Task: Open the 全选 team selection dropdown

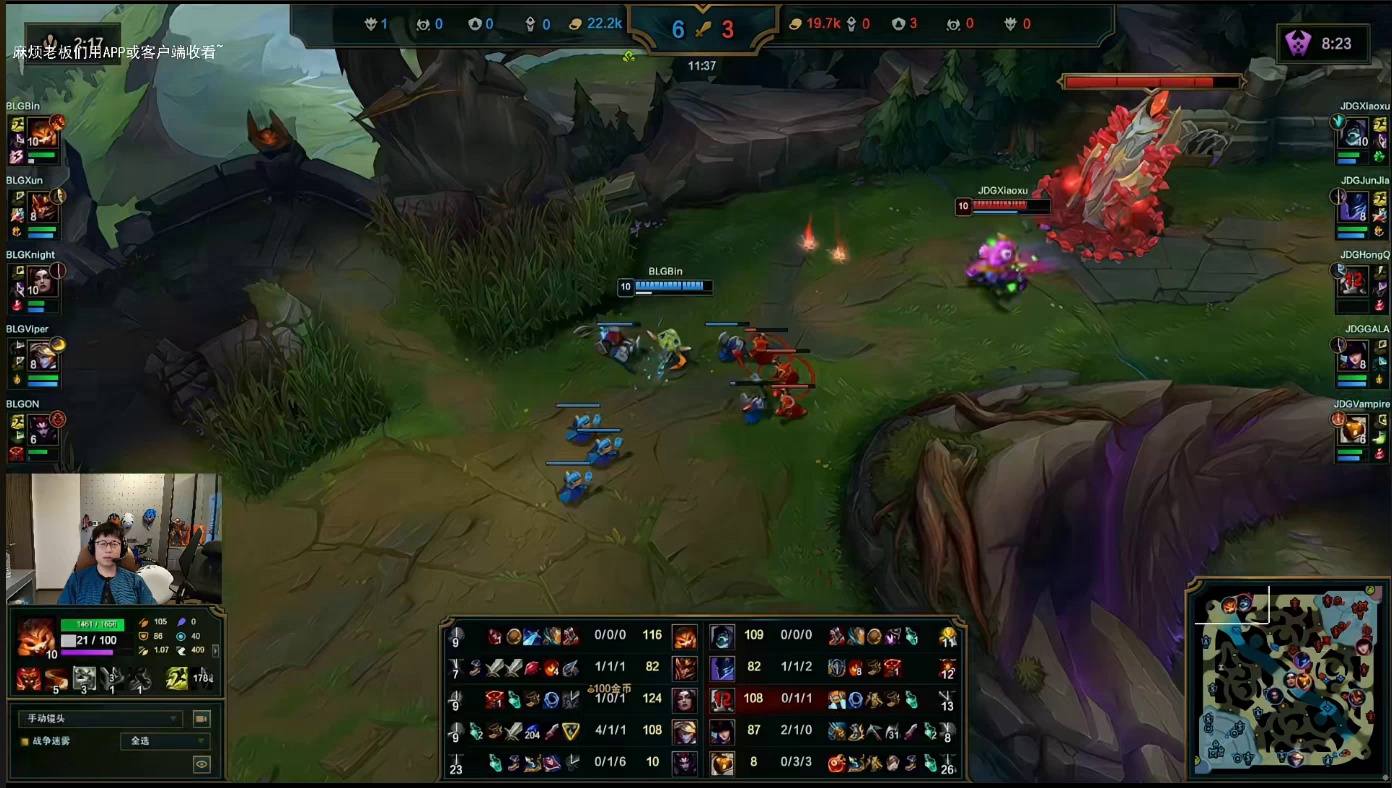Action: click(165, 742)
